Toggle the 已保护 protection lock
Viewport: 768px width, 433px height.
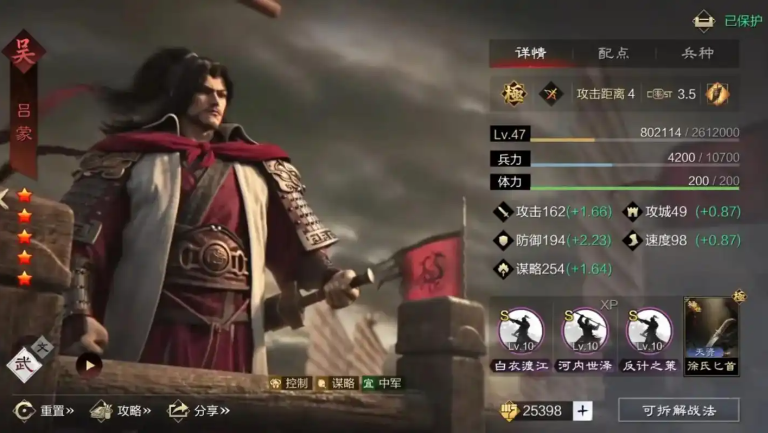[x=705, y=20]
